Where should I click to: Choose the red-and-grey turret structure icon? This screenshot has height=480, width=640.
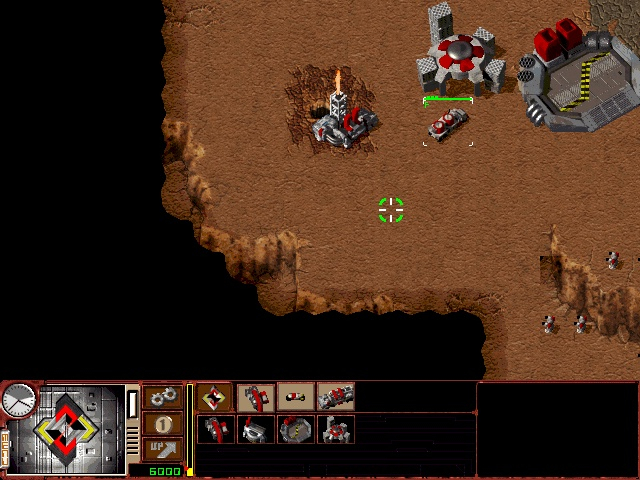tap(336, 430)
